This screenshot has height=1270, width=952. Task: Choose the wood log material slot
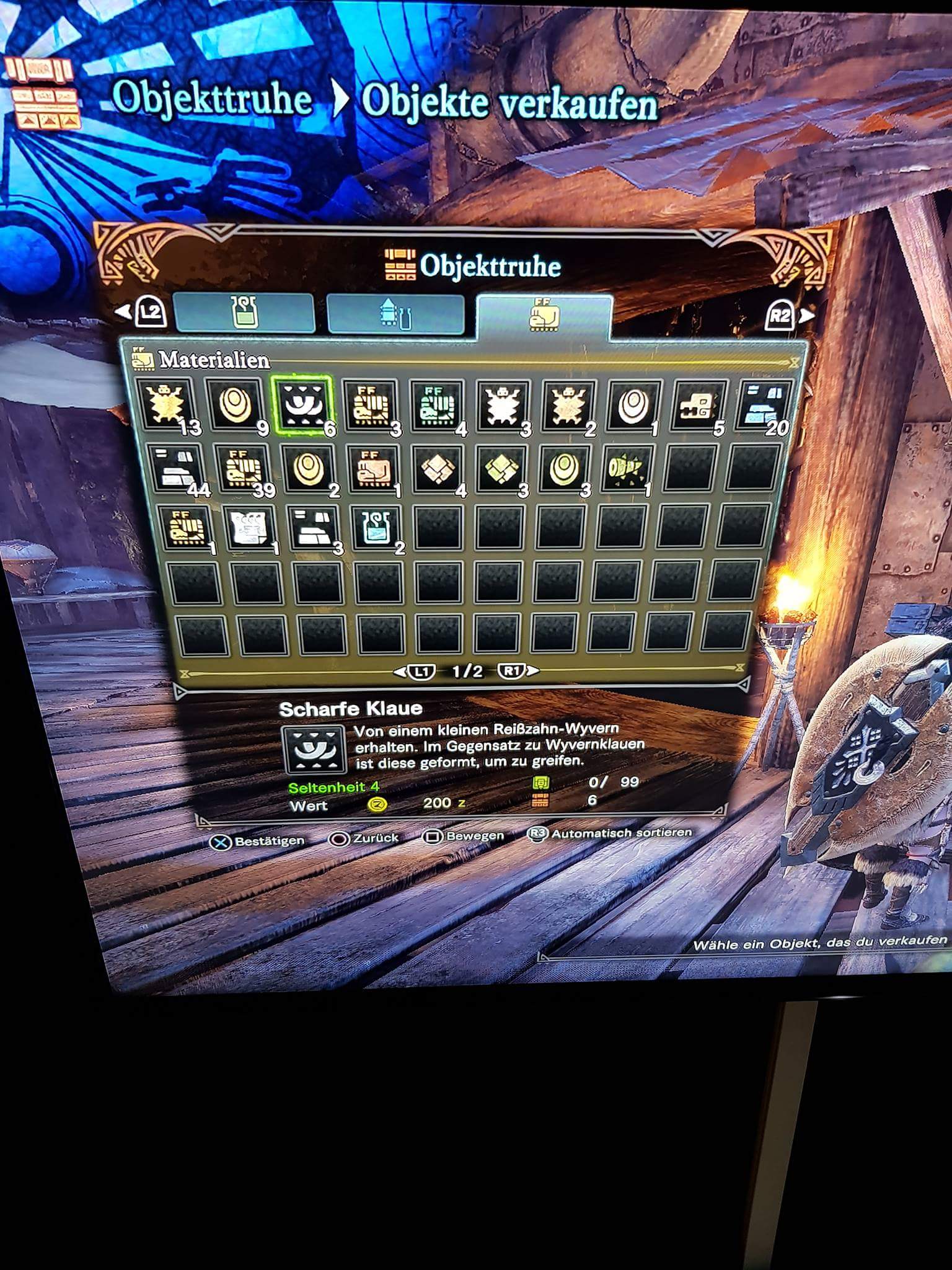click(x=626, y=469)
